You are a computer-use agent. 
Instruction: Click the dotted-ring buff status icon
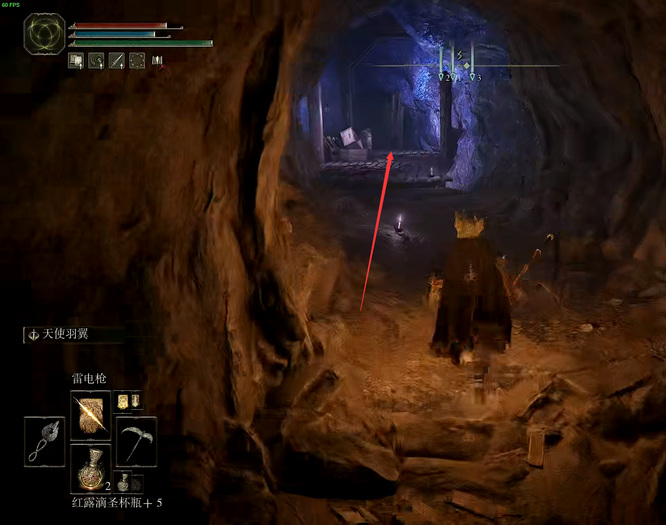(x=137, y=60)
